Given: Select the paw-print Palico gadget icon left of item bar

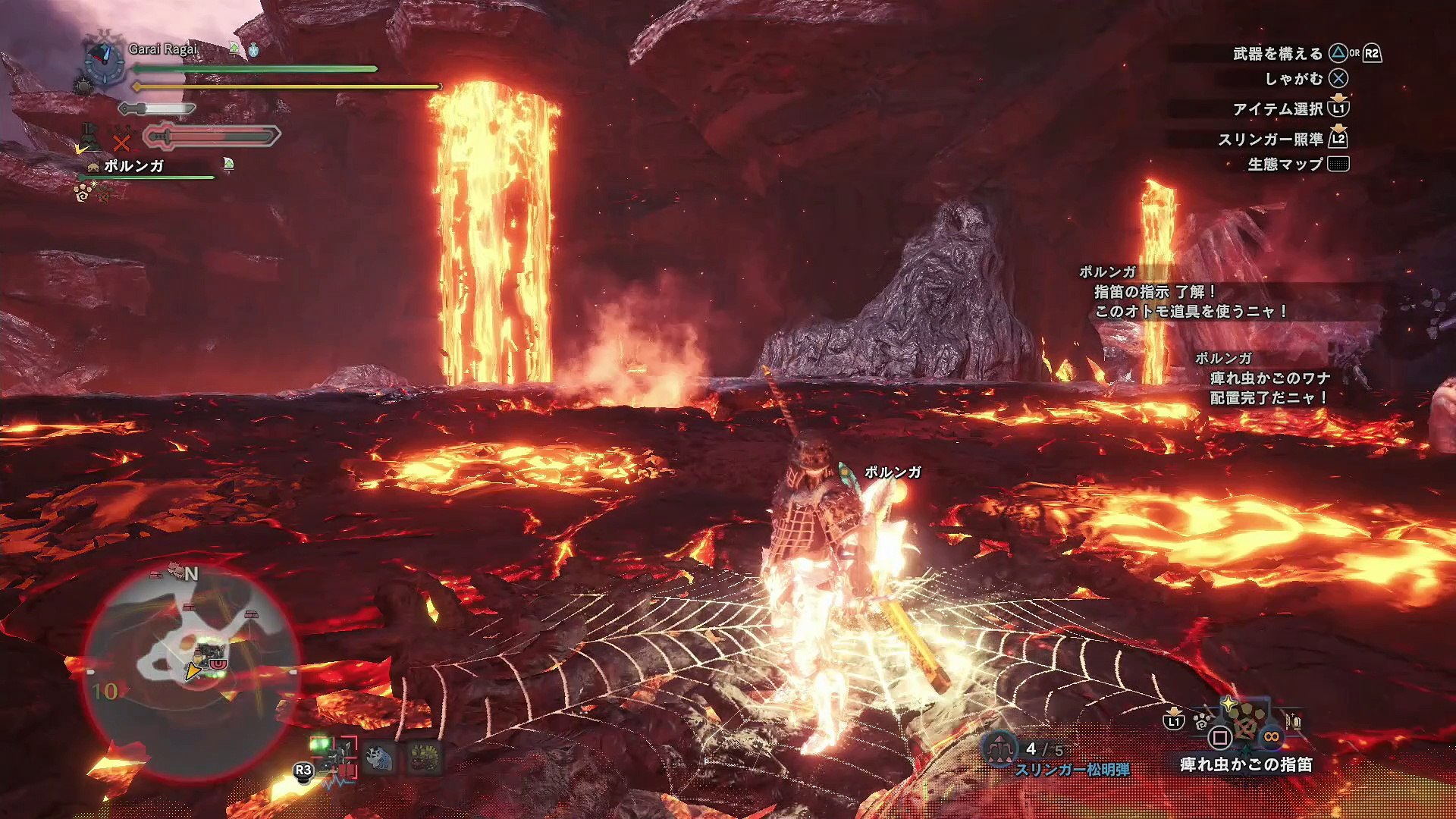Looking at the screenshot, I should 1202,721.
